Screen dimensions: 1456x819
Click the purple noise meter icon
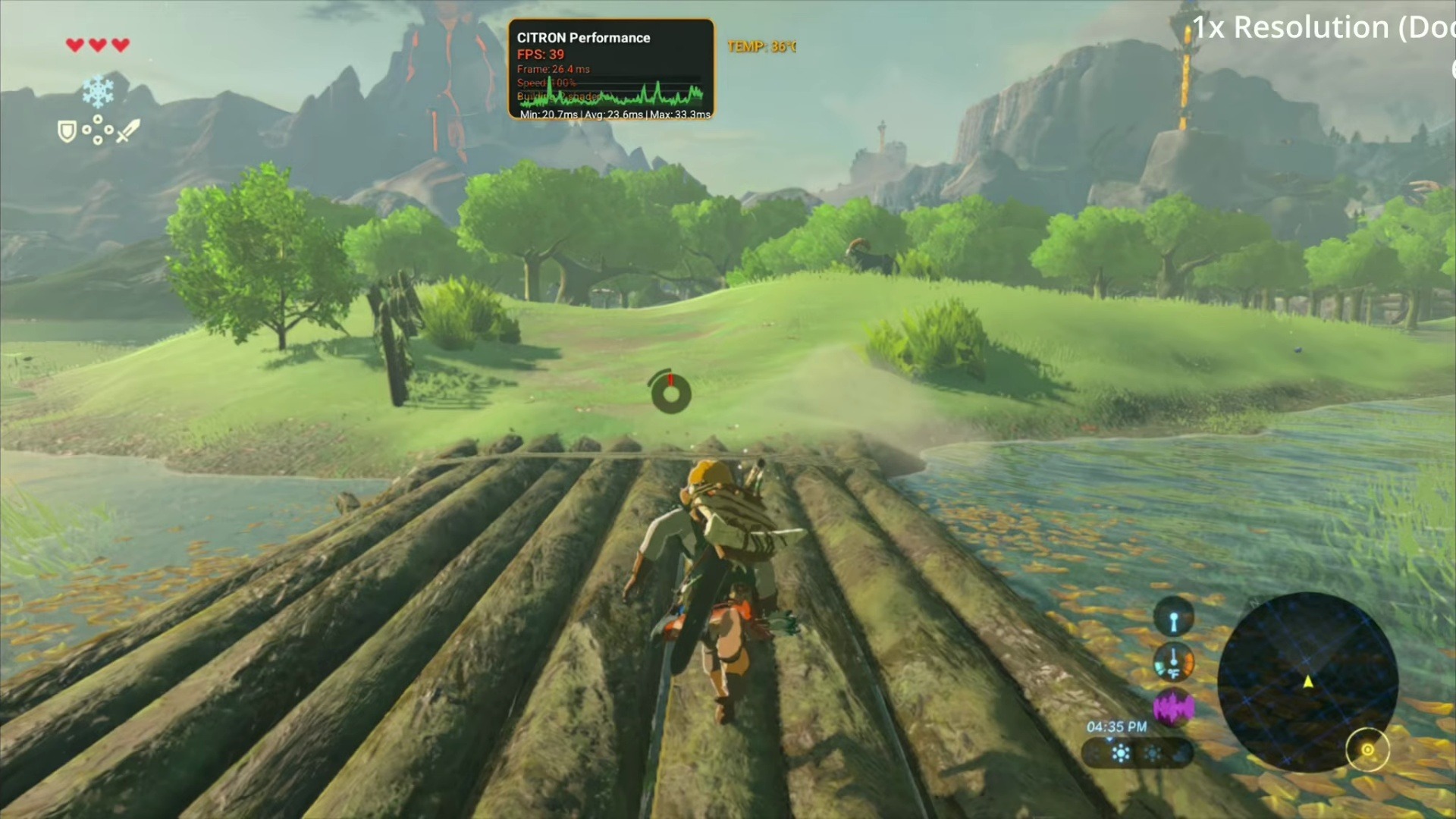tap(1173, 708)
